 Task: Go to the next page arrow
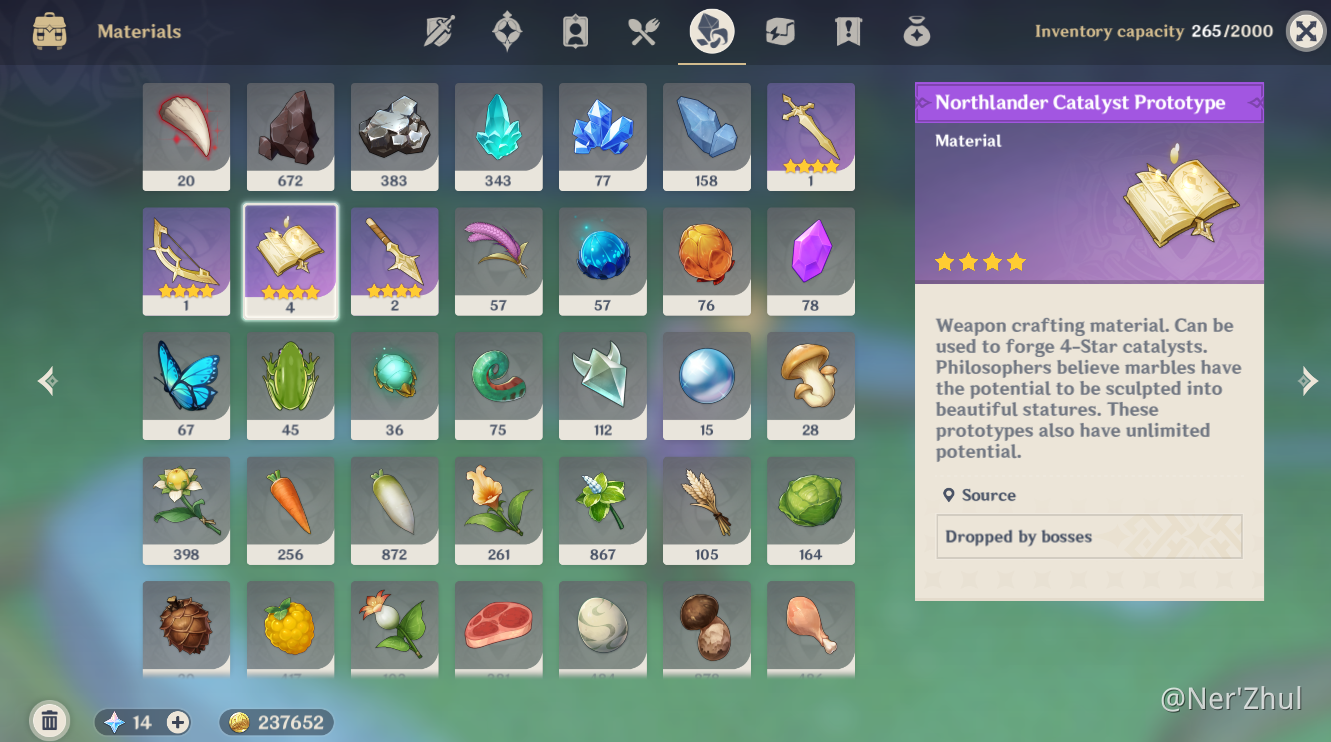(1307, 381)
